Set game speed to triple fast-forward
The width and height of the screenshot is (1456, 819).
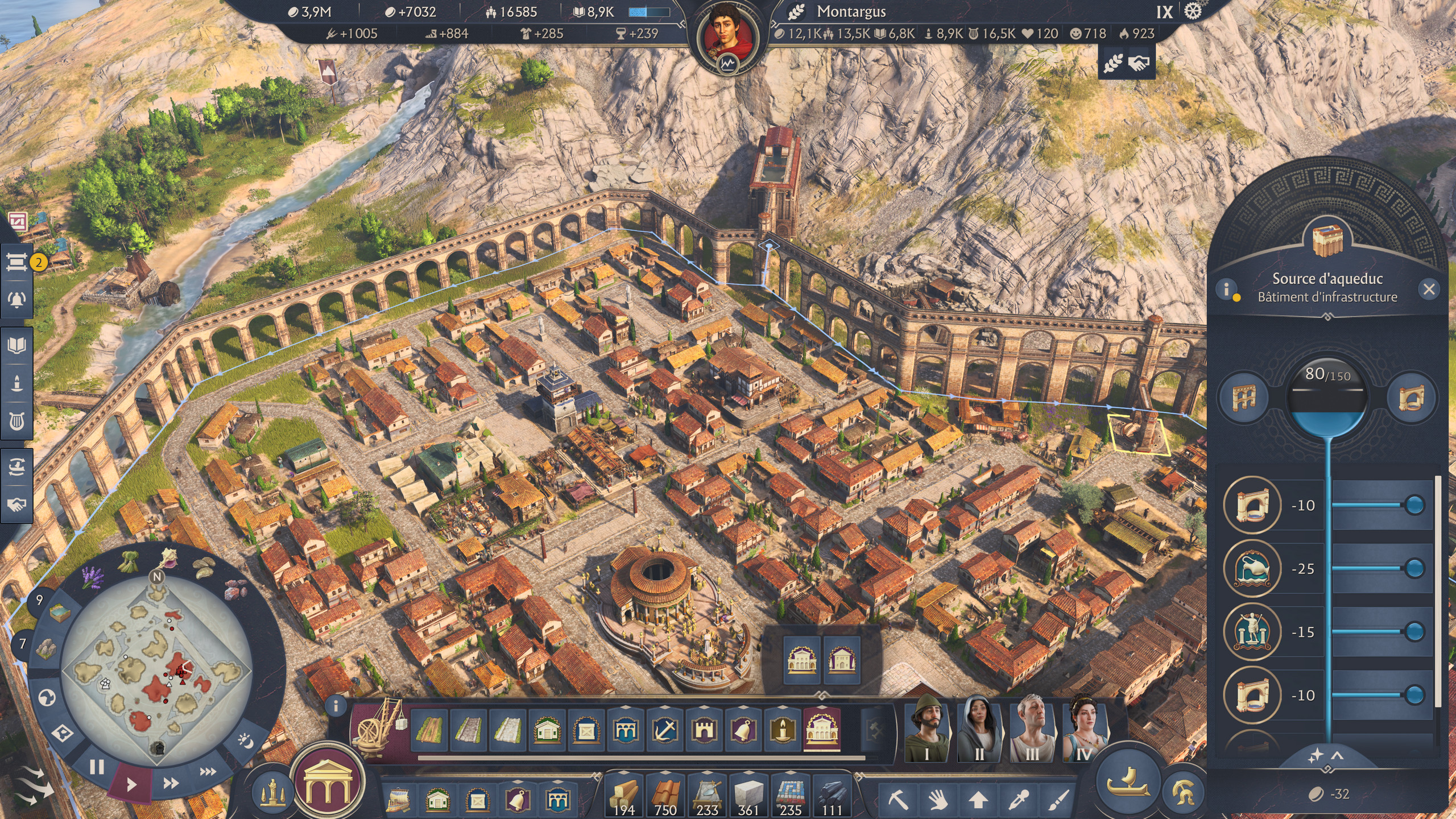coord(208,772)
